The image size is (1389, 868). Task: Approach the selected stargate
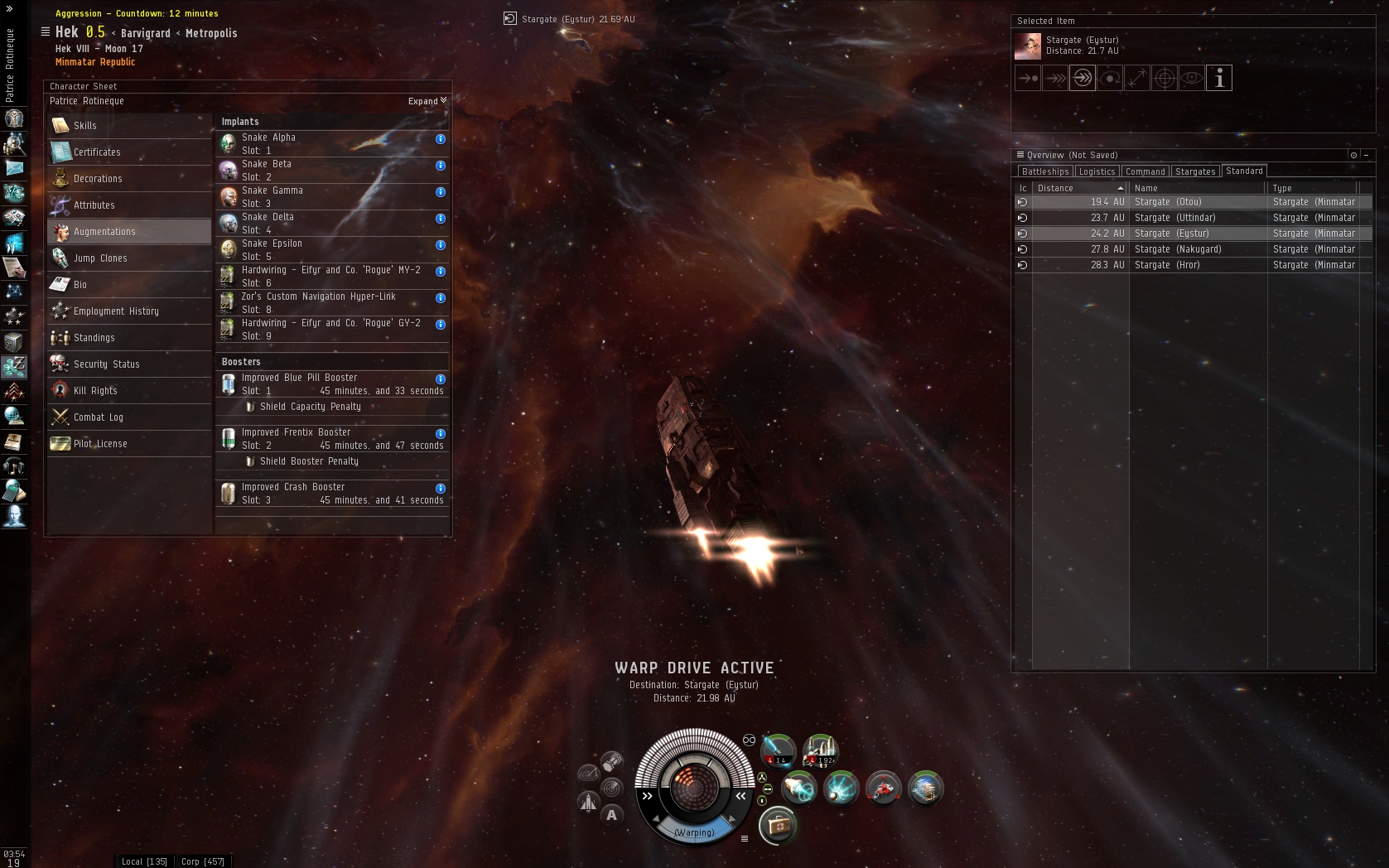click(x=1027, y=78)
